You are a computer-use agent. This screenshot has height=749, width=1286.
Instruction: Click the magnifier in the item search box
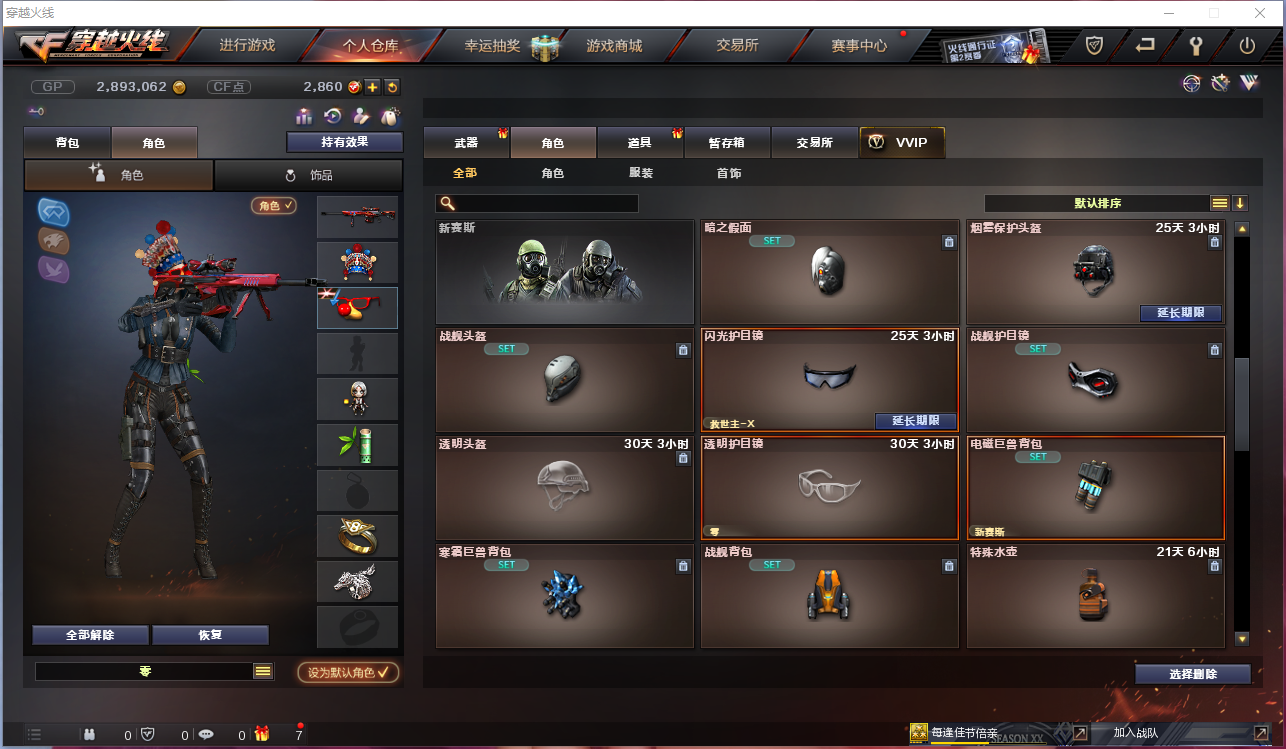[449, 203]
